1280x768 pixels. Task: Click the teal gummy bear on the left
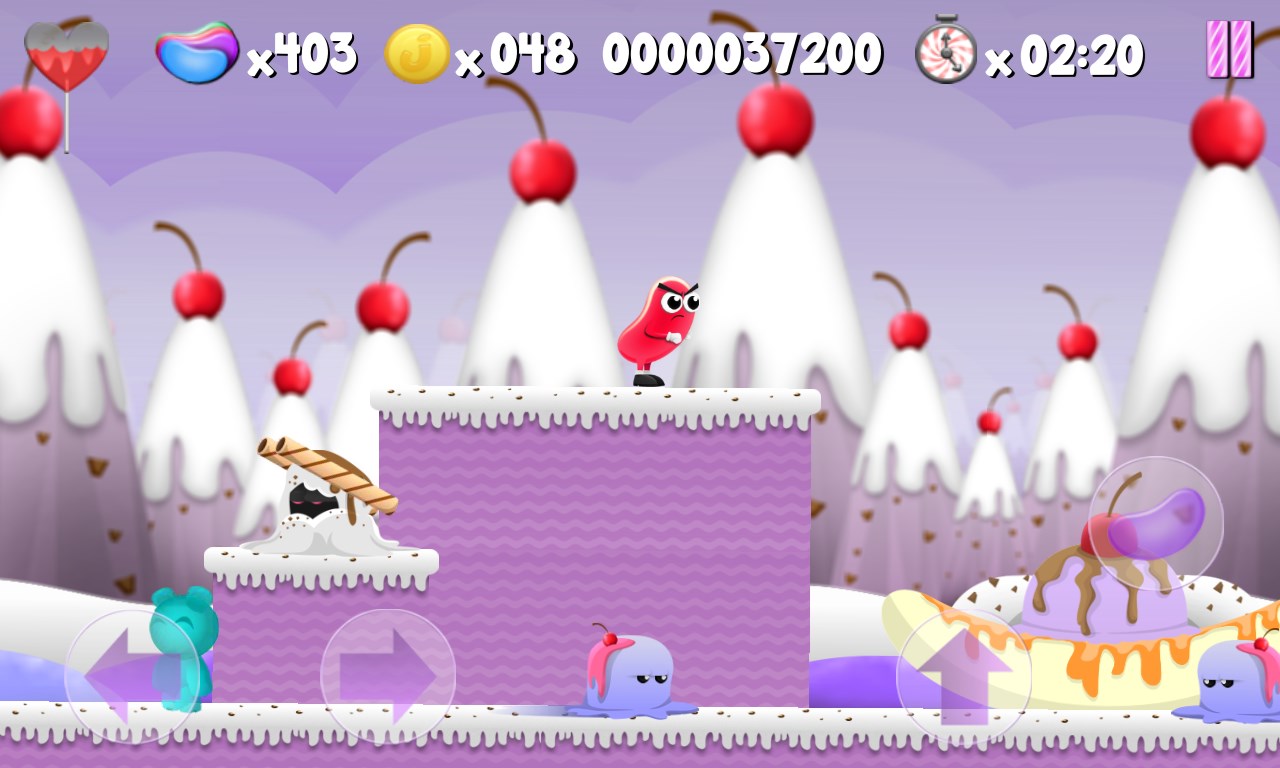[185, 645]
